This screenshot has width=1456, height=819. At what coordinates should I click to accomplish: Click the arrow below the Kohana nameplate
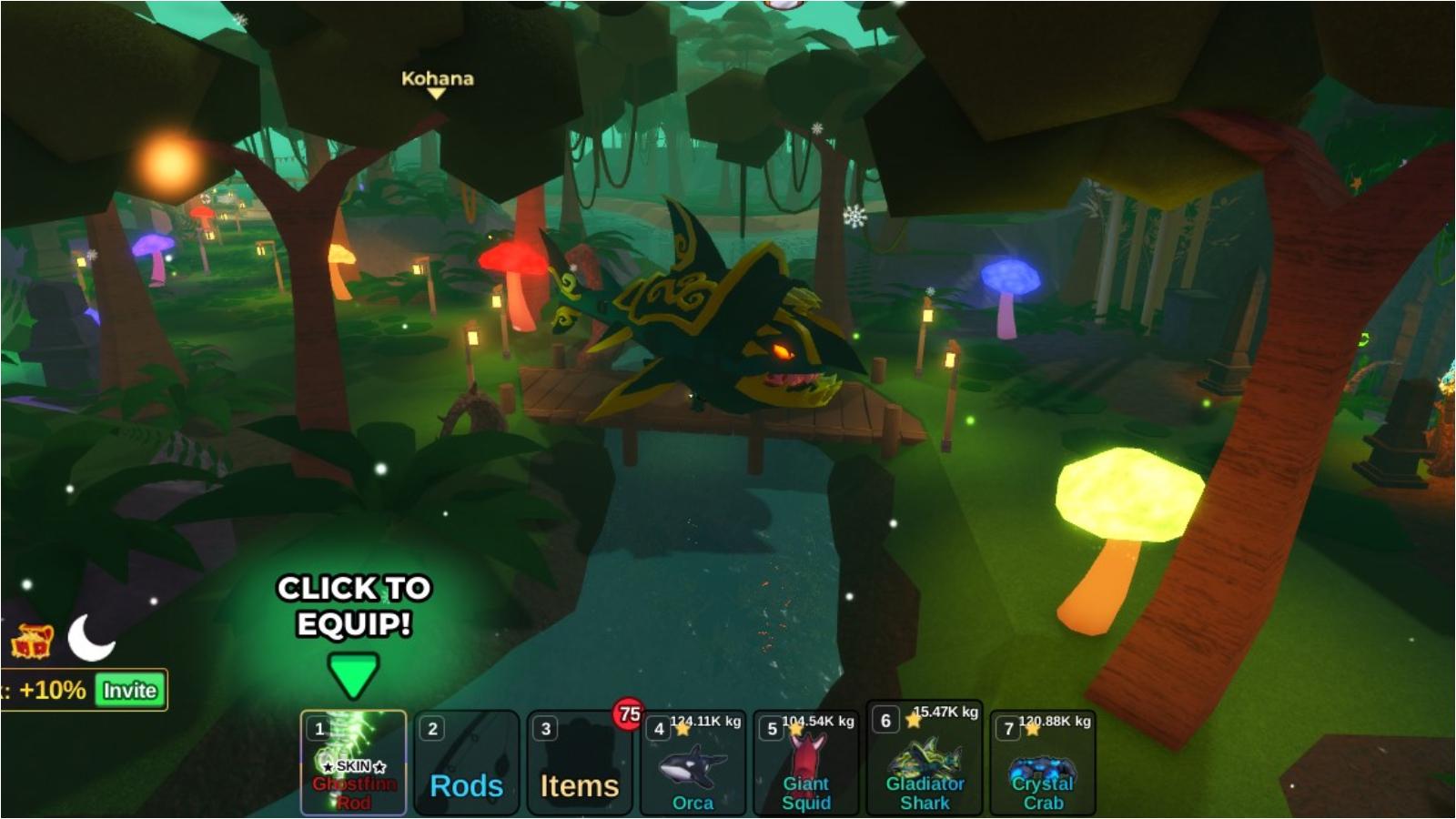point(438,94)
